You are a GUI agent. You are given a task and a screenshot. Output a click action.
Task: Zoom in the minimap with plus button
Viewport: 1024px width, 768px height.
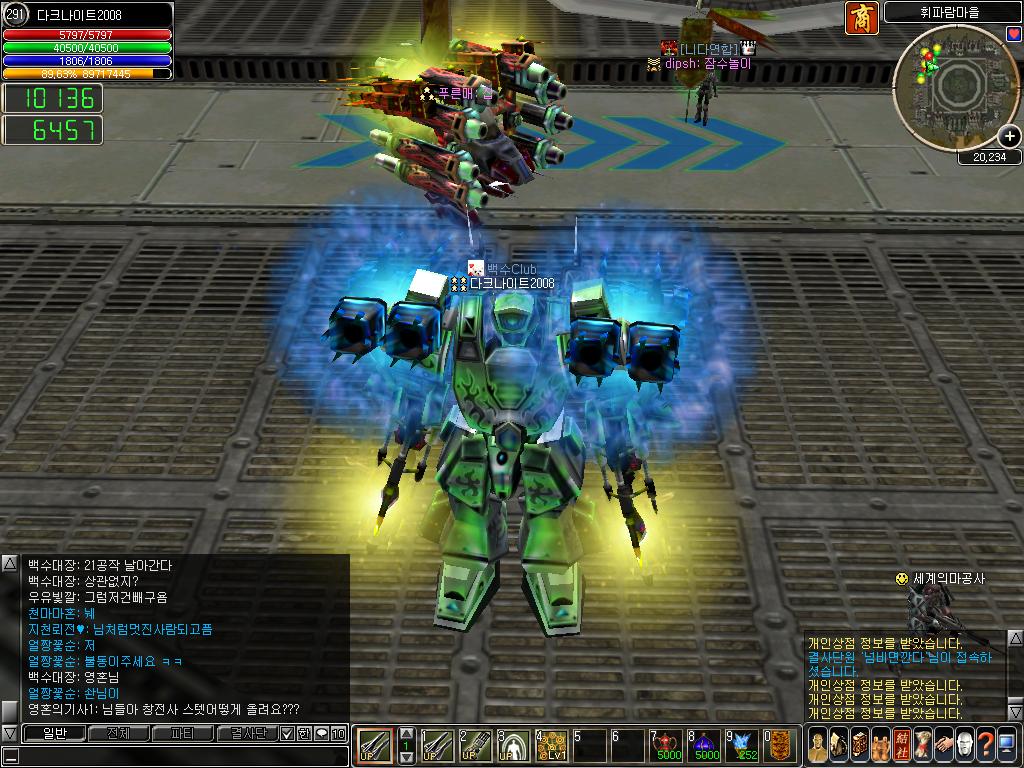click(x=1010, y=137)
